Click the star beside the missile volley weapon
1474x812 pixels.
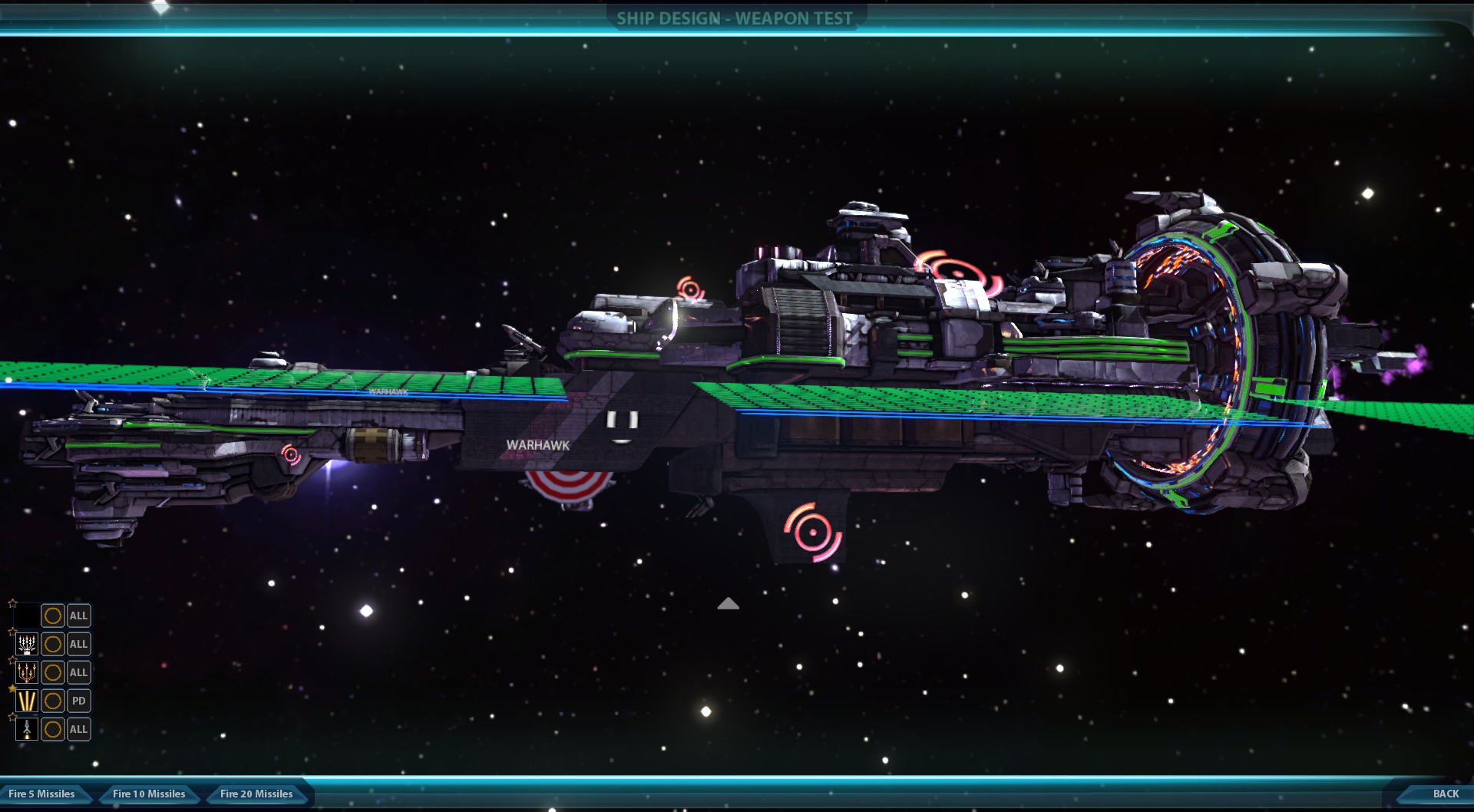point(12,631)
